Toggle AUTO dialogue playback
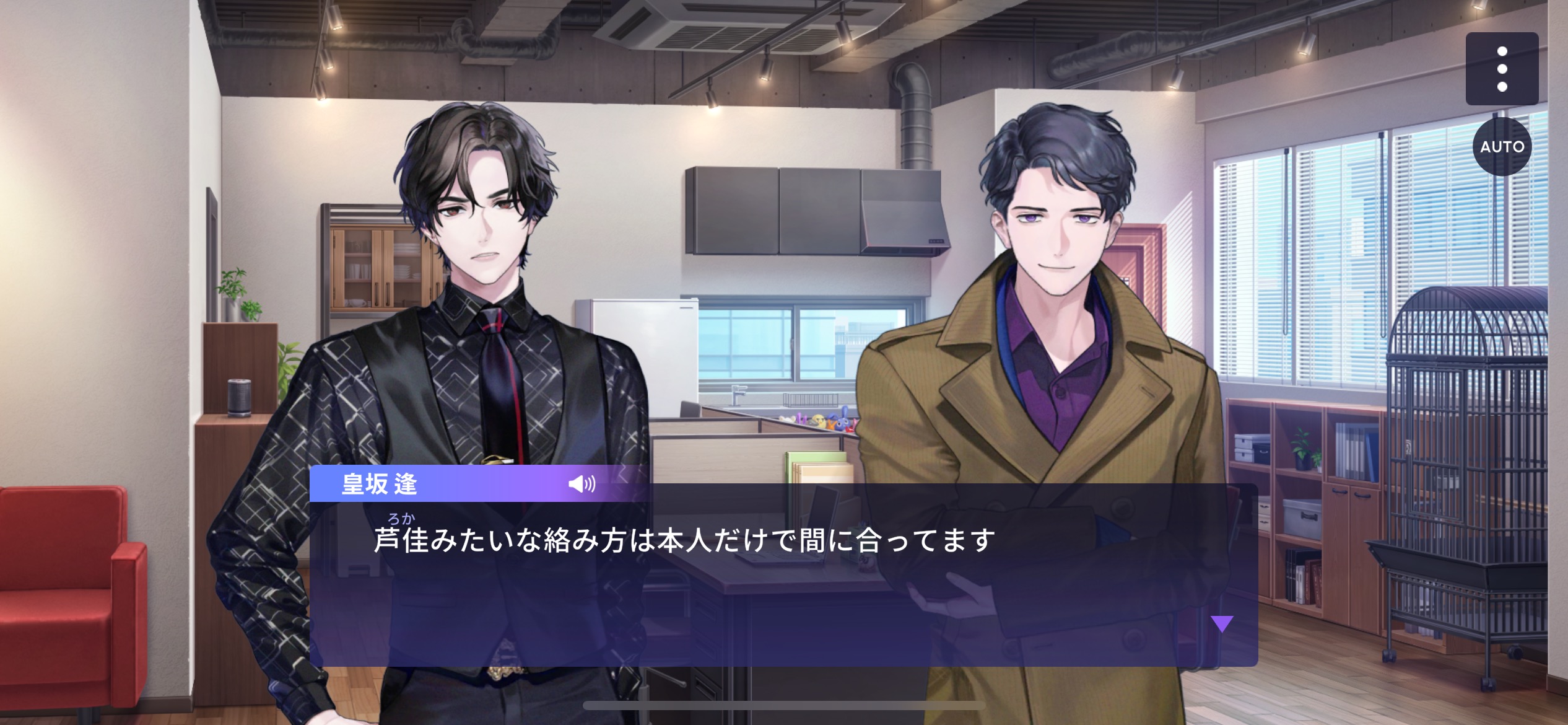Screen dimensions: 1568x725 1502,147
